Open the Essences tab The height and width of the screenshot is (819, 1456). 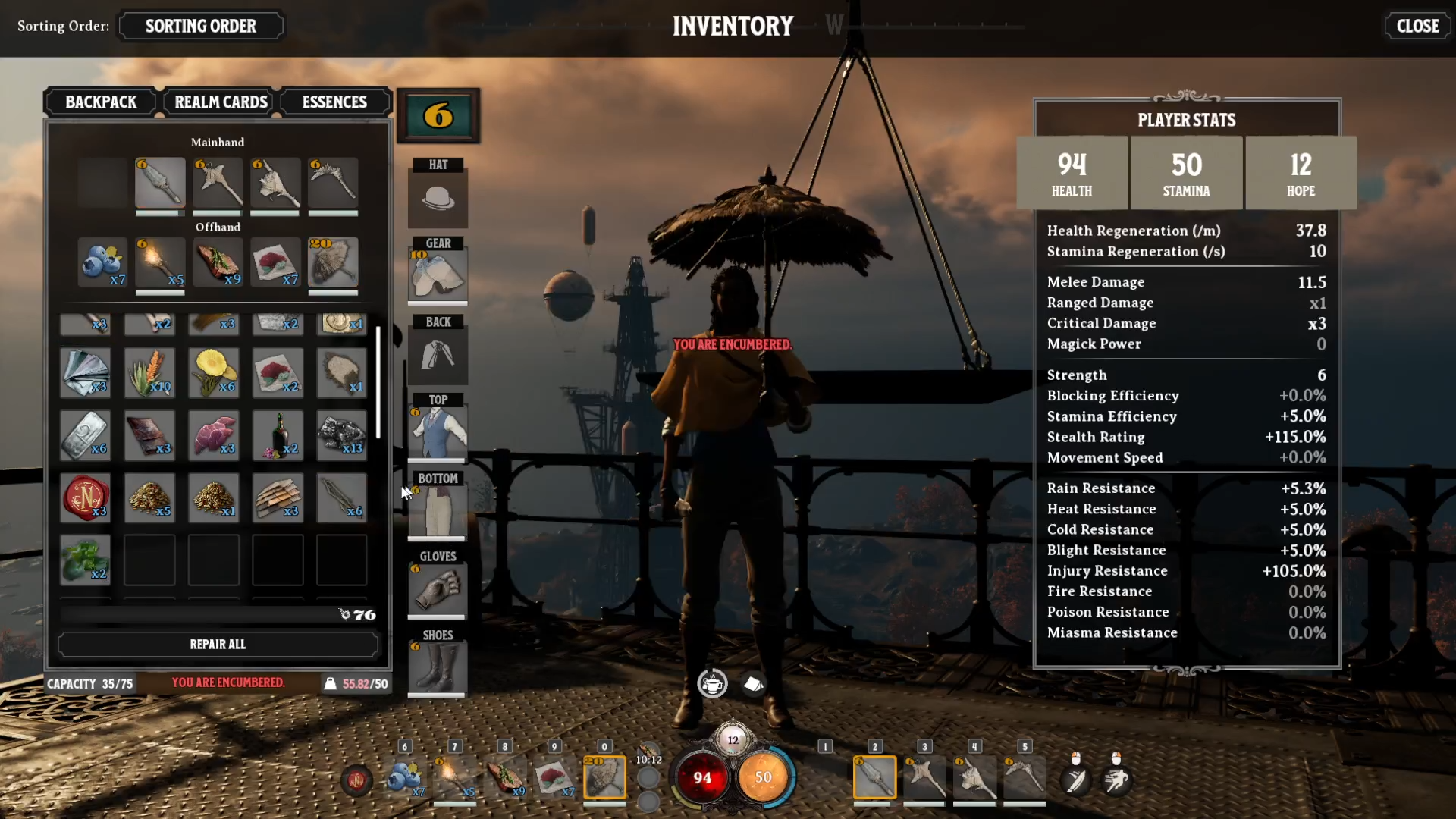click(x=334, y=102)
